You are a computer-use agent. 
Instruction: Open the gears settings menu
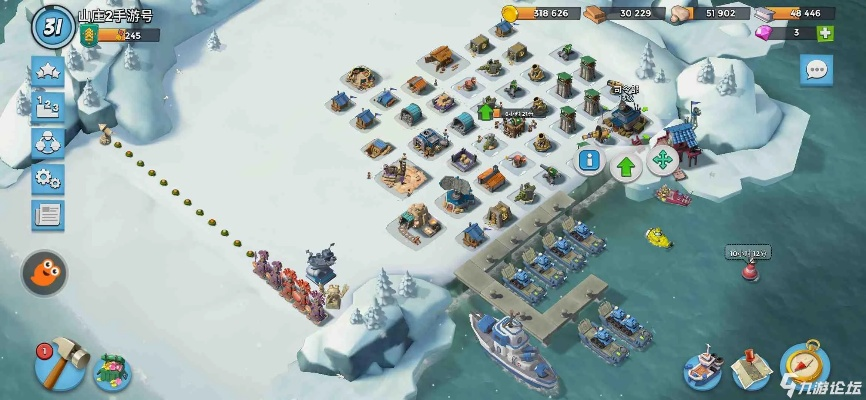coord(47,179)
